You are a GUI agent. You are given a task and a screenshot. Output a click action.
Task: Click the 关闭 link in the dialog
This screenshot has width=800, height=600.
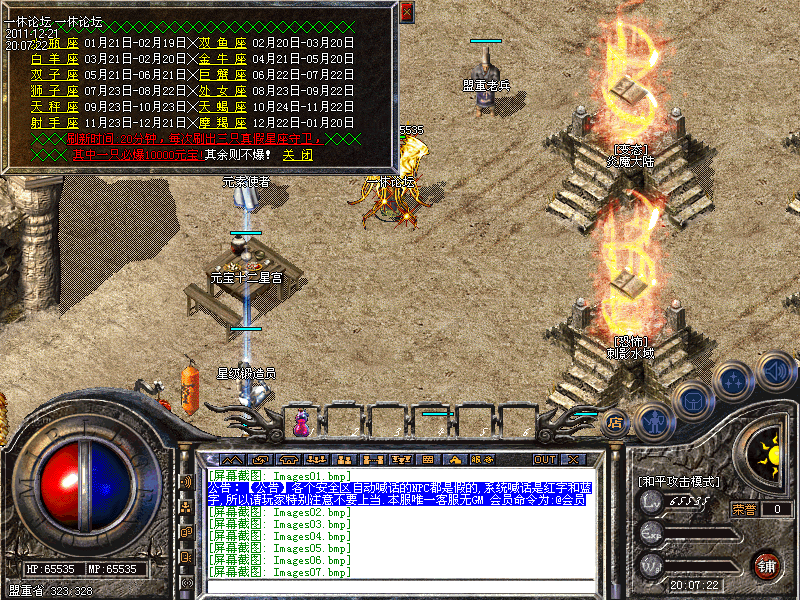296,155
